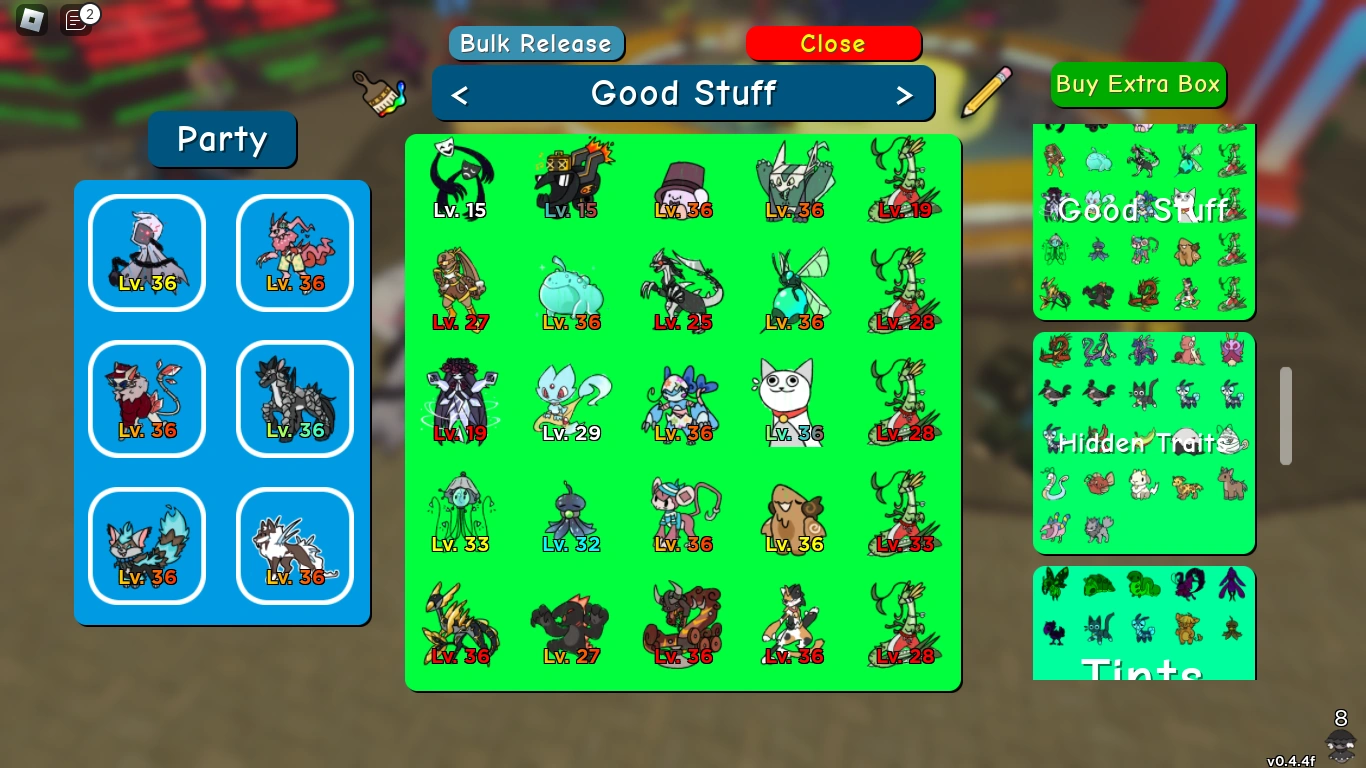
Task: Click the pencil icon to rename the box
Action: (x=985, y=91)
